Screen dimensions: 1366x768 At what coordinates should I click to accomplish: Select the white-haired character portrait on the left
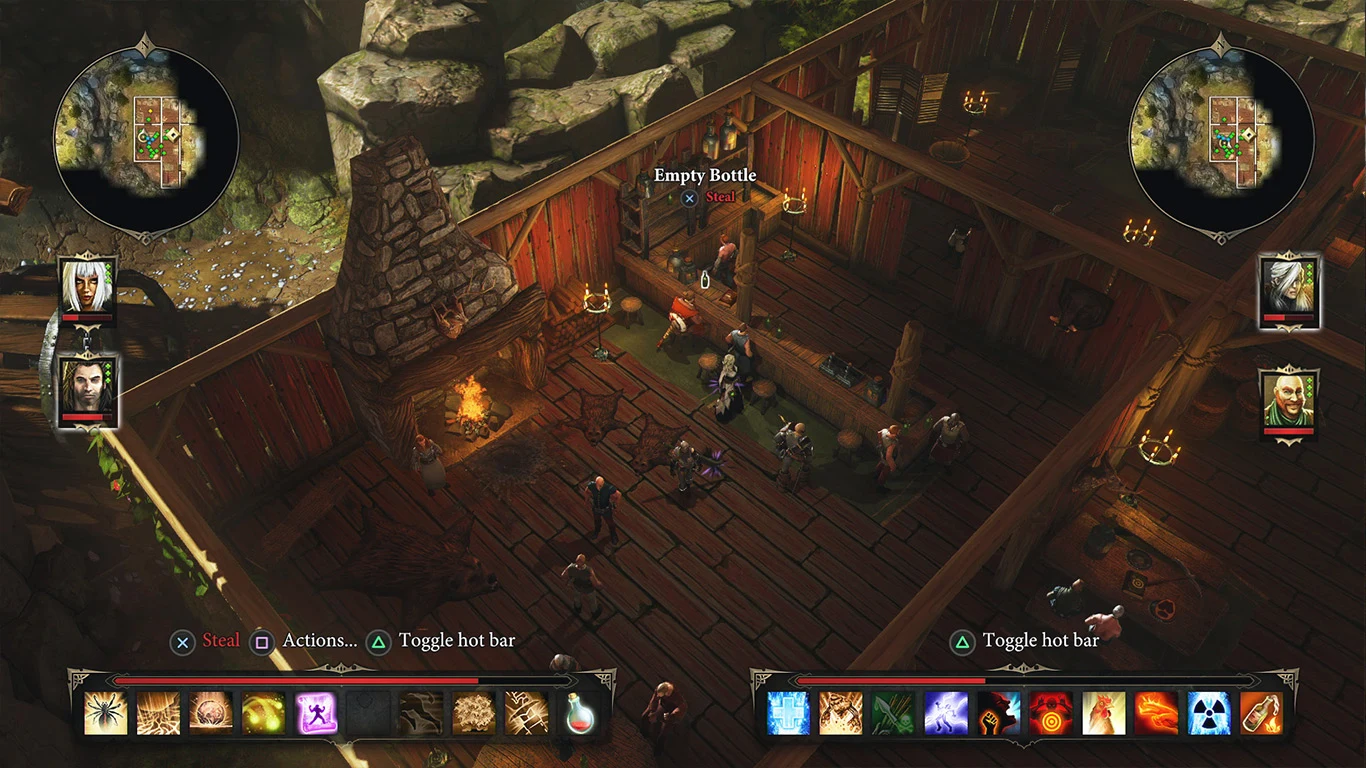tap(87, 290)
